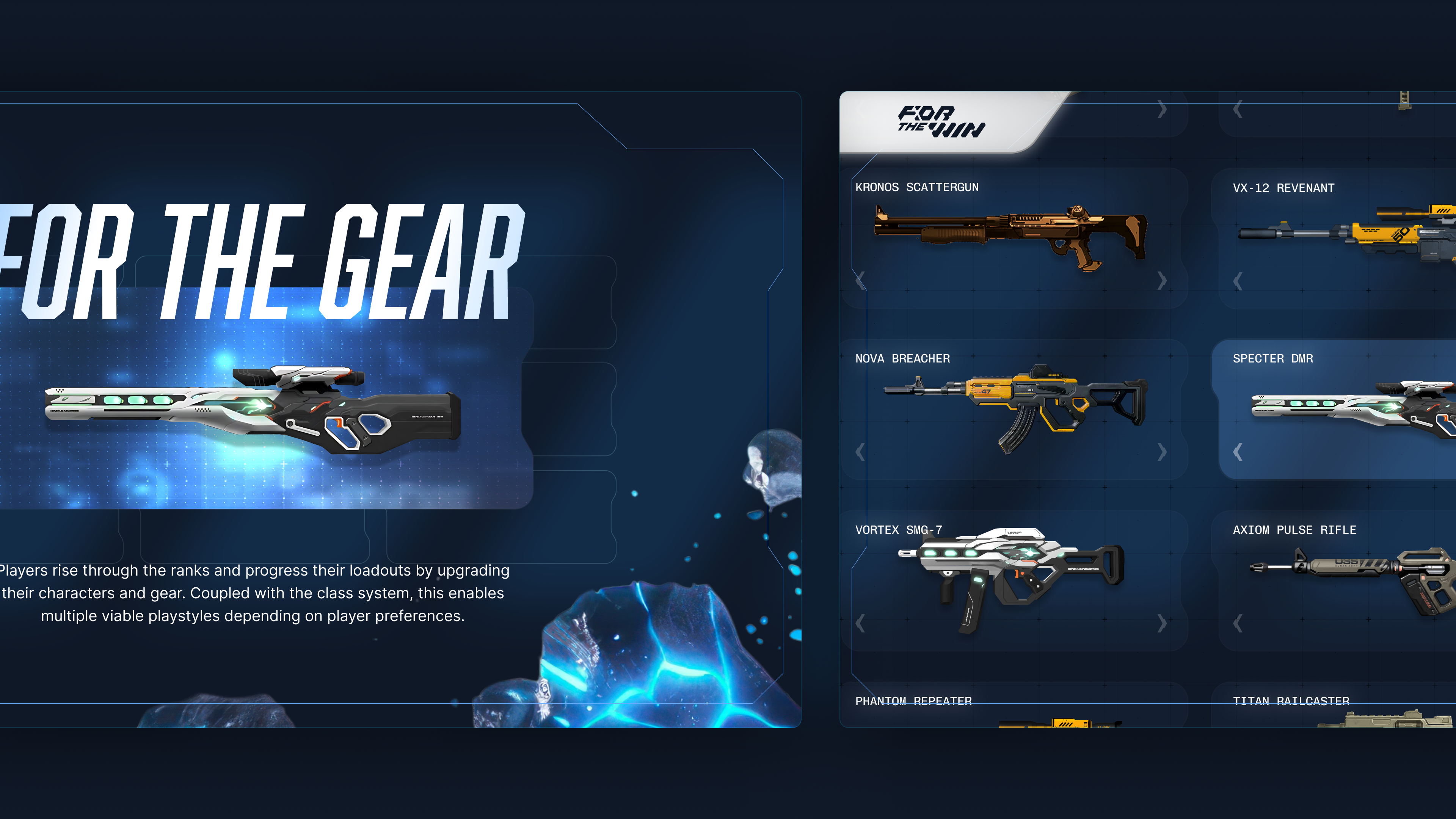Click the right chevron on Vortex SMG-7 card

coord(1163,623)
